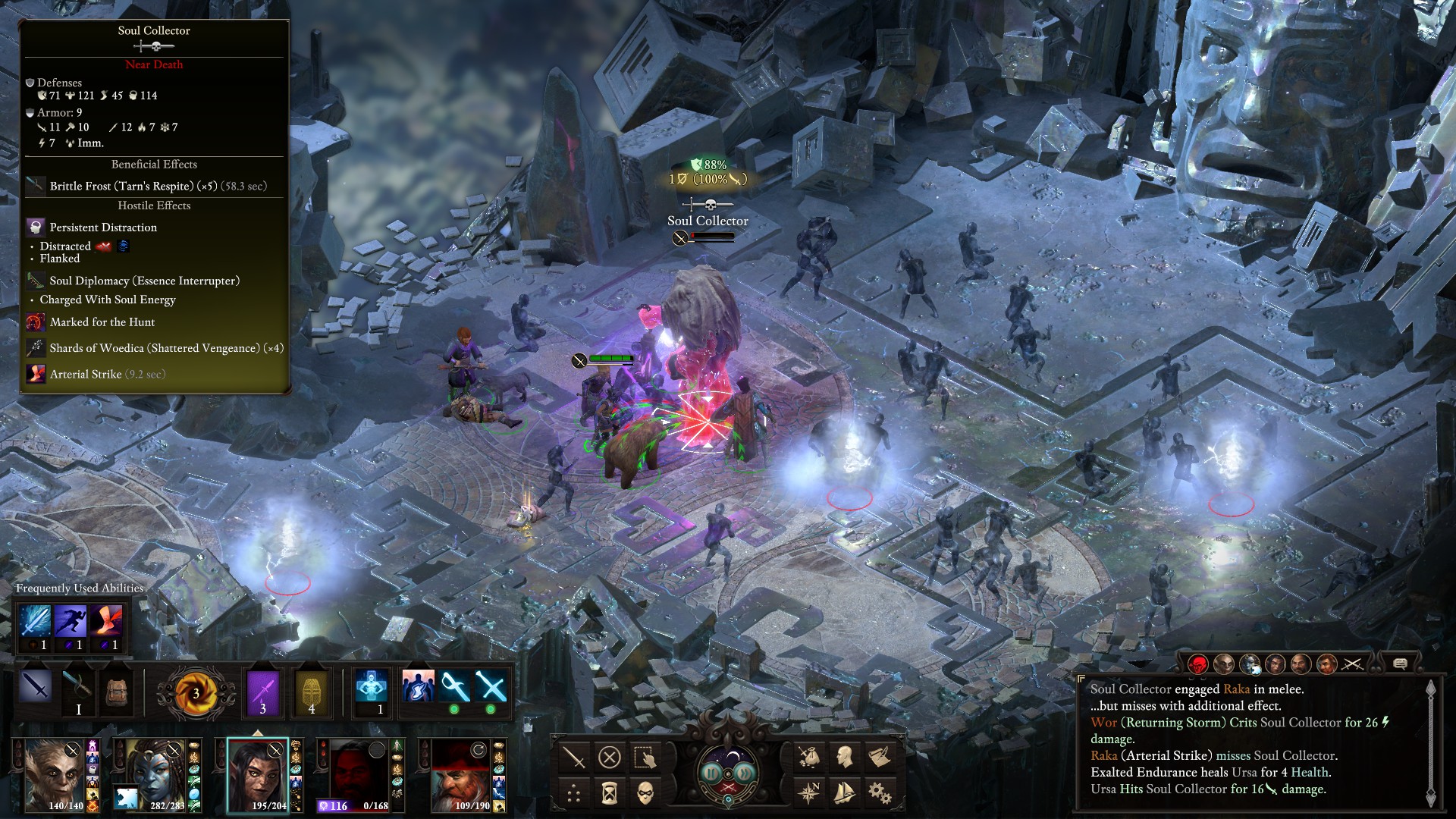Viewport: 1456px width, 819px height.
Task: Click the hourglass rest button
Action: tap(610, 793)
